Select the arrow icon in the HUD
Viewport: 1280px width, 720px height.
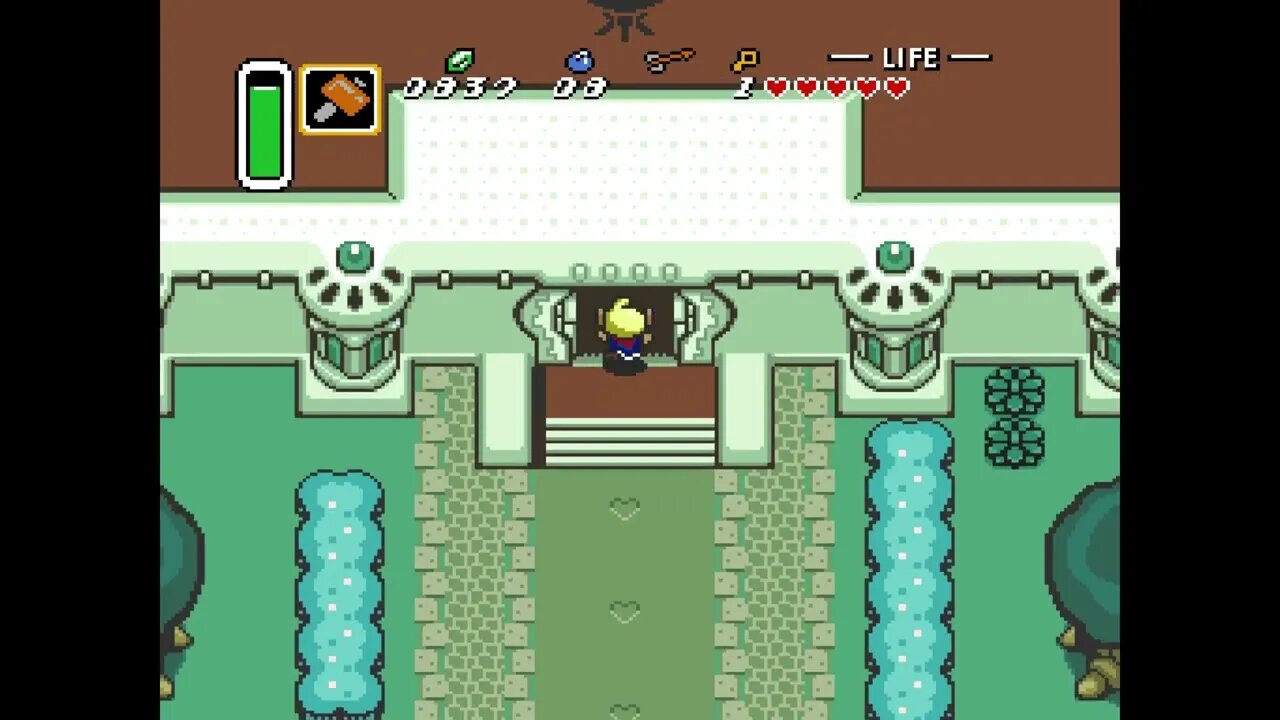[671, 57]
